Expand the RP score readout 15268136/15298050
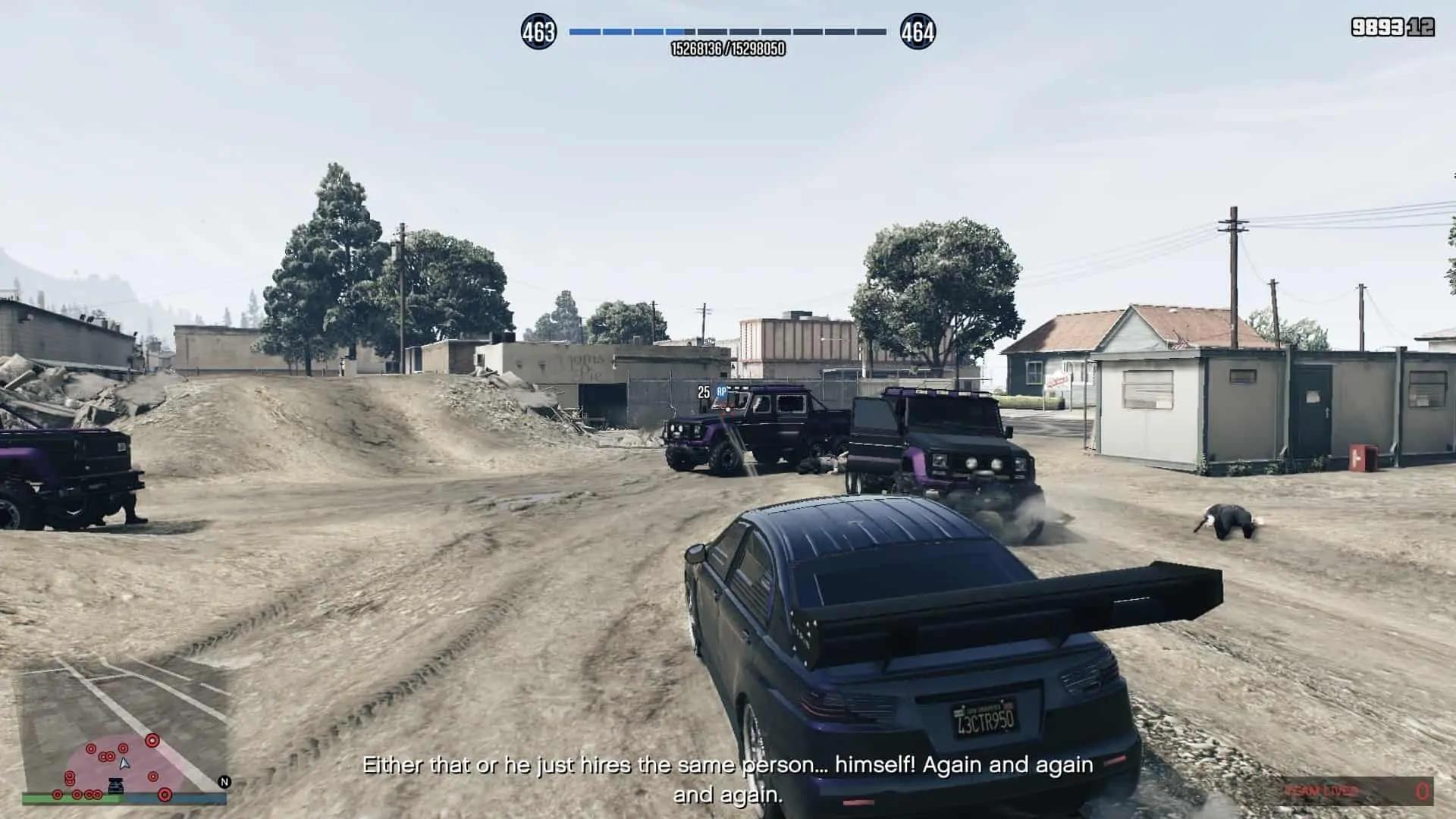Screen dimensions: 1456x819 [x=728, y=47]
